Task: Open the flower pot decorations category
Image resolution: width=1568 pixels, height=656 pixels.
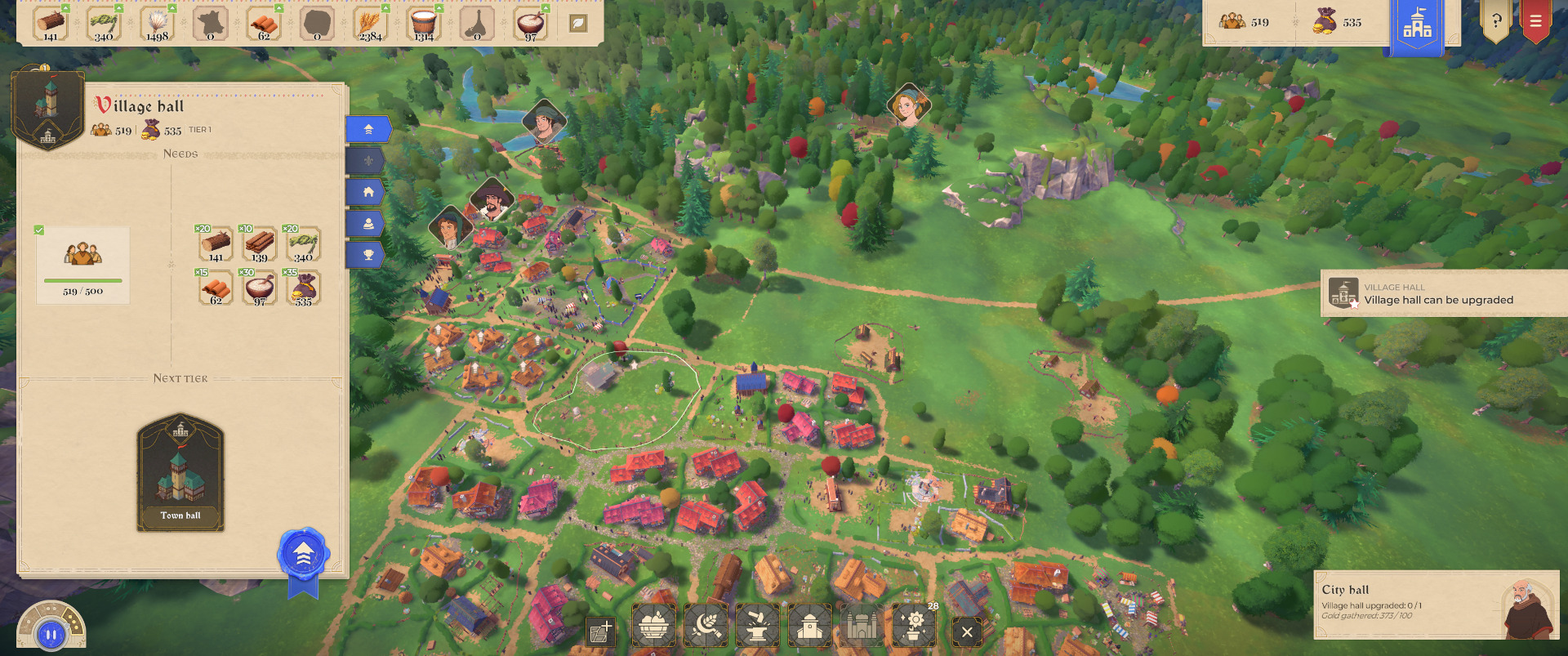Action: click(x=914, y=627)
